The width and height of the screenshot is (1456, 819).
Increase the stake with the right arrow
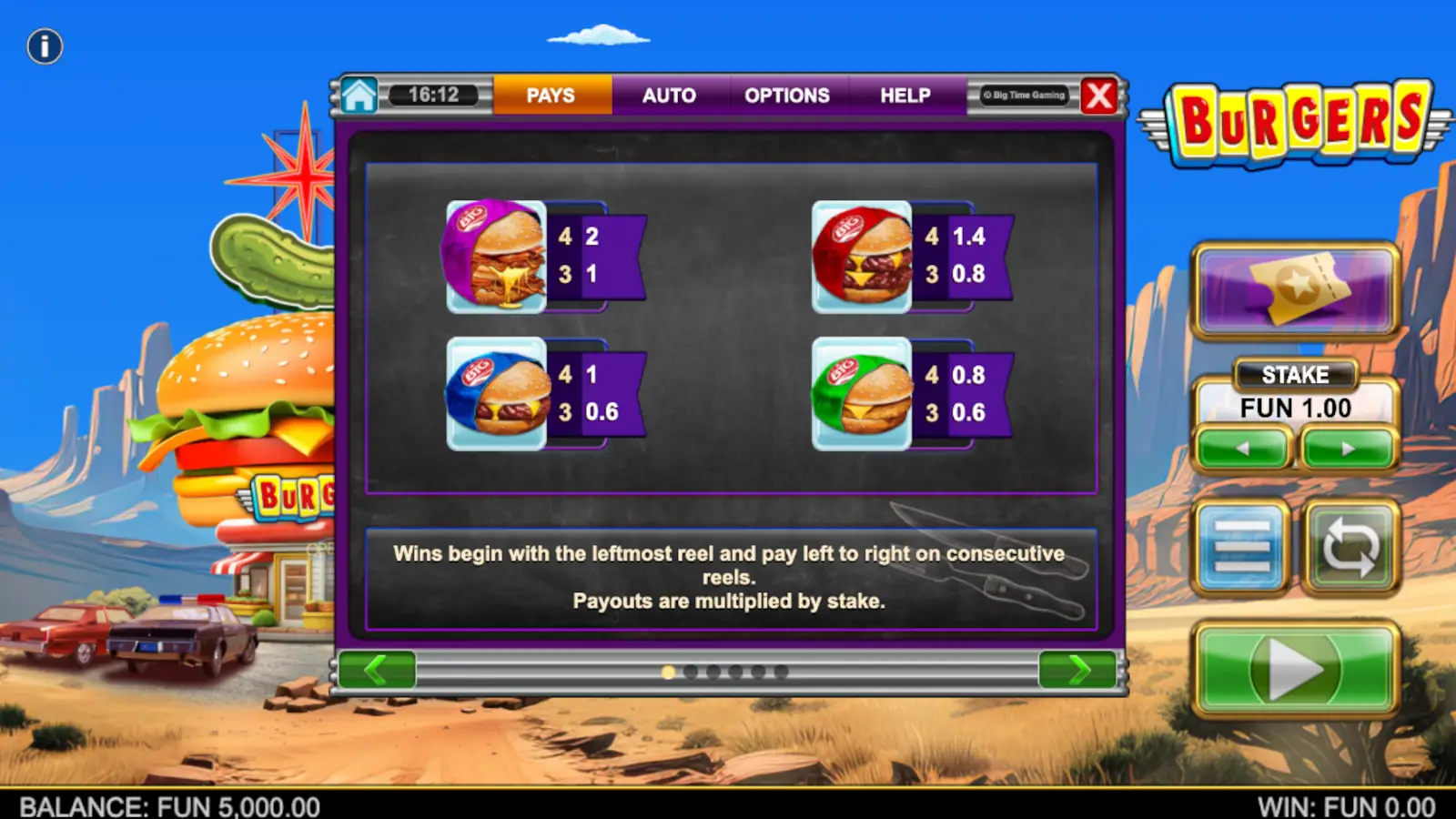click(x=1348, y=448)
